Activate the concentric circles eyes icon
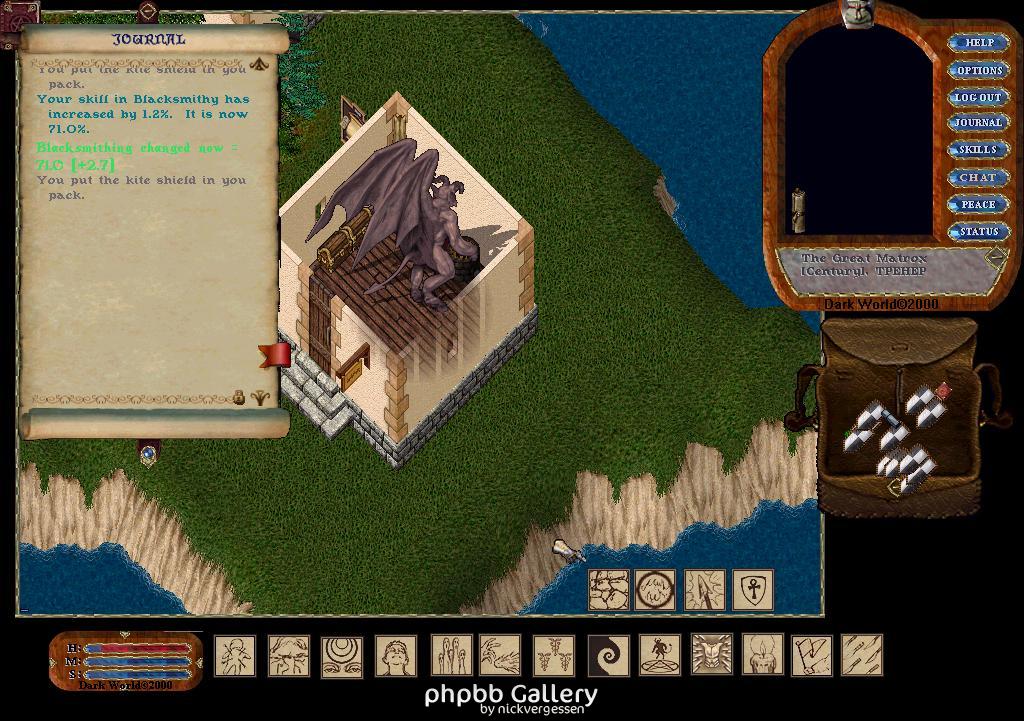Viewport: 1024px width, 721px height. coord(342,655)
